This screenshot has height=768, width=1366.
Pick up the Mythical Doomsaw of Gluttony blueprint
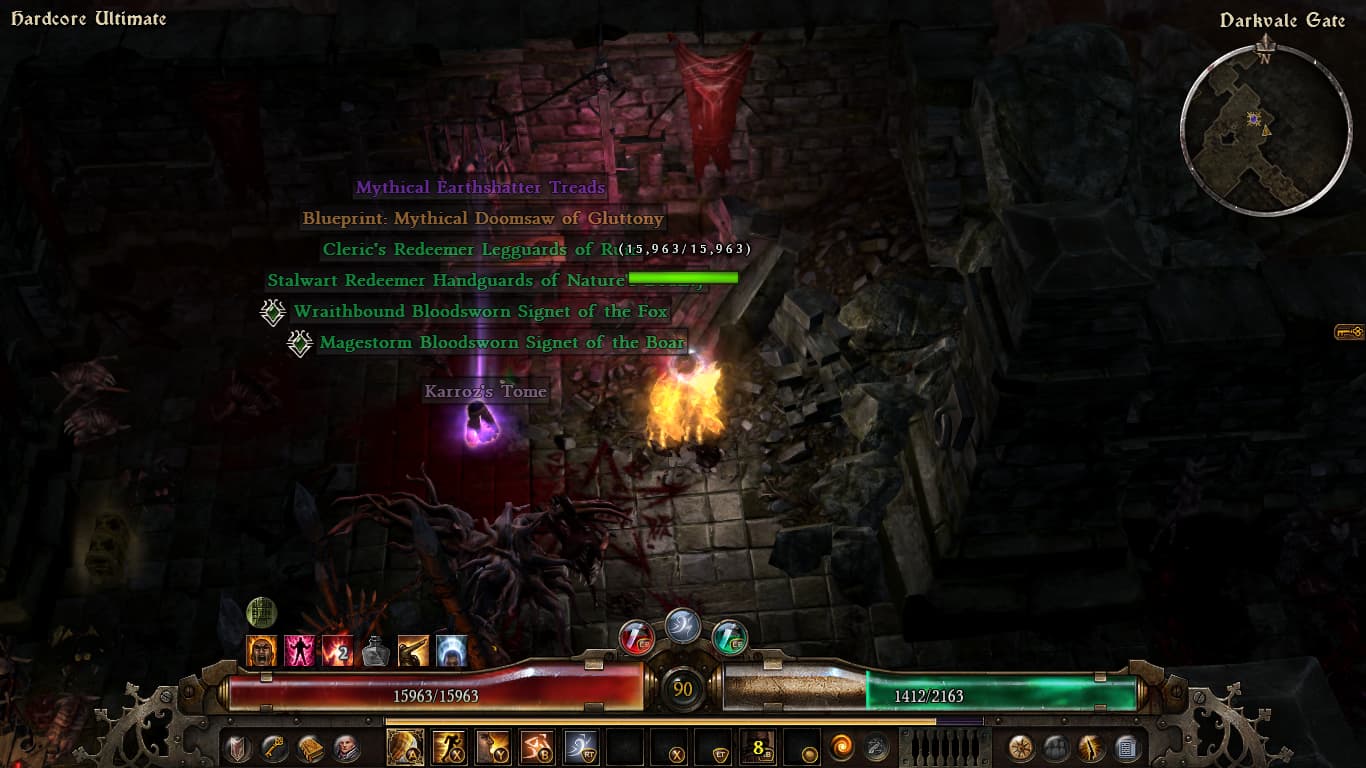point(483,219)
